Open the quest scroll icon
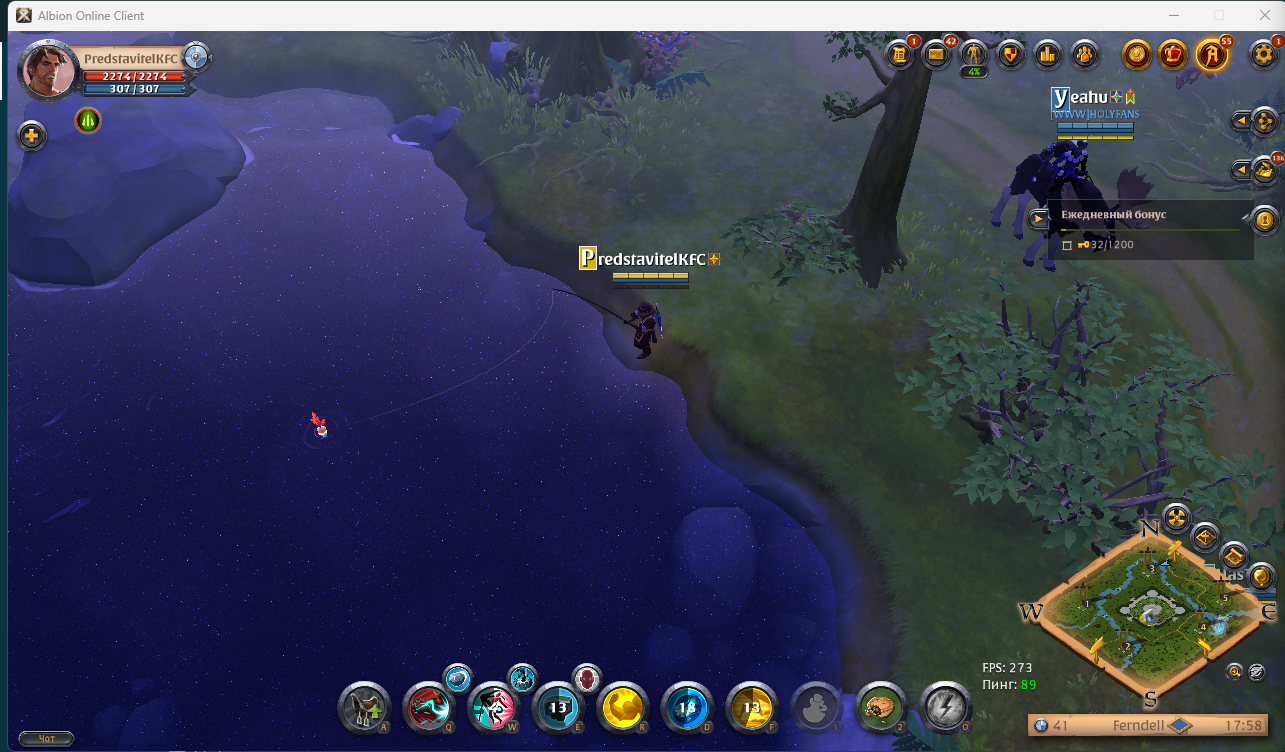Screen dimensions: 1285x752 point(899,54)
